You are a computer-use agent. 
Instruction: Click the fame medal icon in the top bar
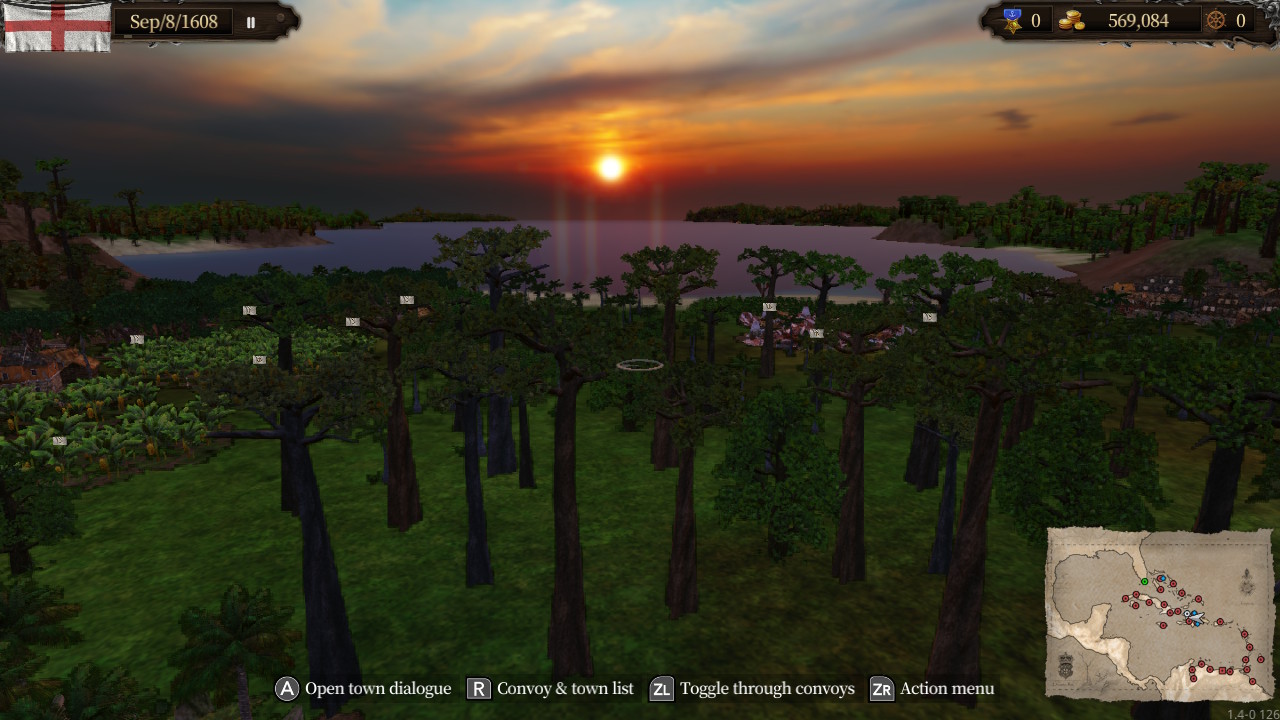[x=1013, y=20]
